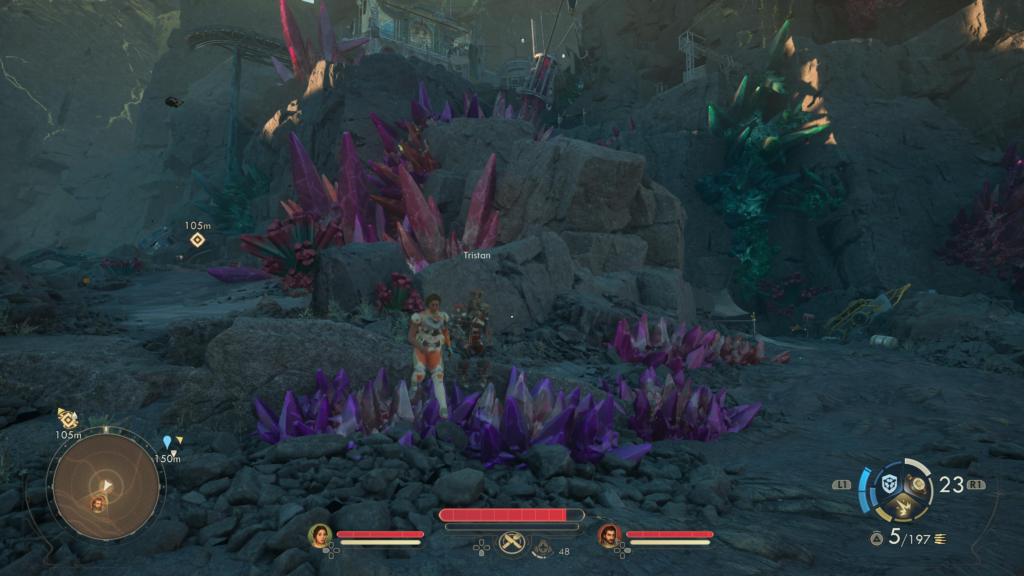Image resolution: width=1024 pixels, height=576 pixels.
Task: Choose the bearded male companion portrait
Action: [609, 535]
